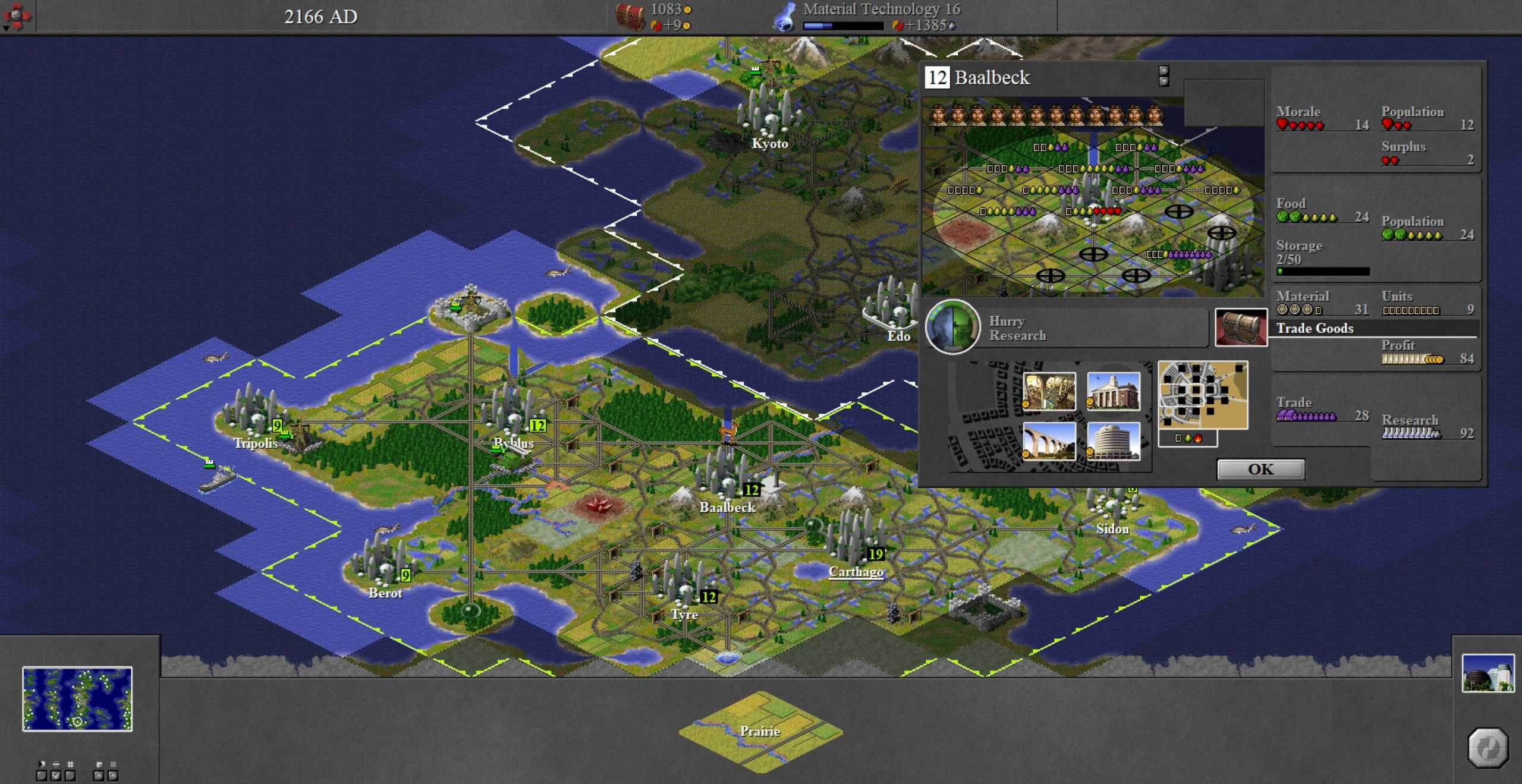
Task: Click the Prairie terrain tile info display
Action: click(x=760, y=731)
